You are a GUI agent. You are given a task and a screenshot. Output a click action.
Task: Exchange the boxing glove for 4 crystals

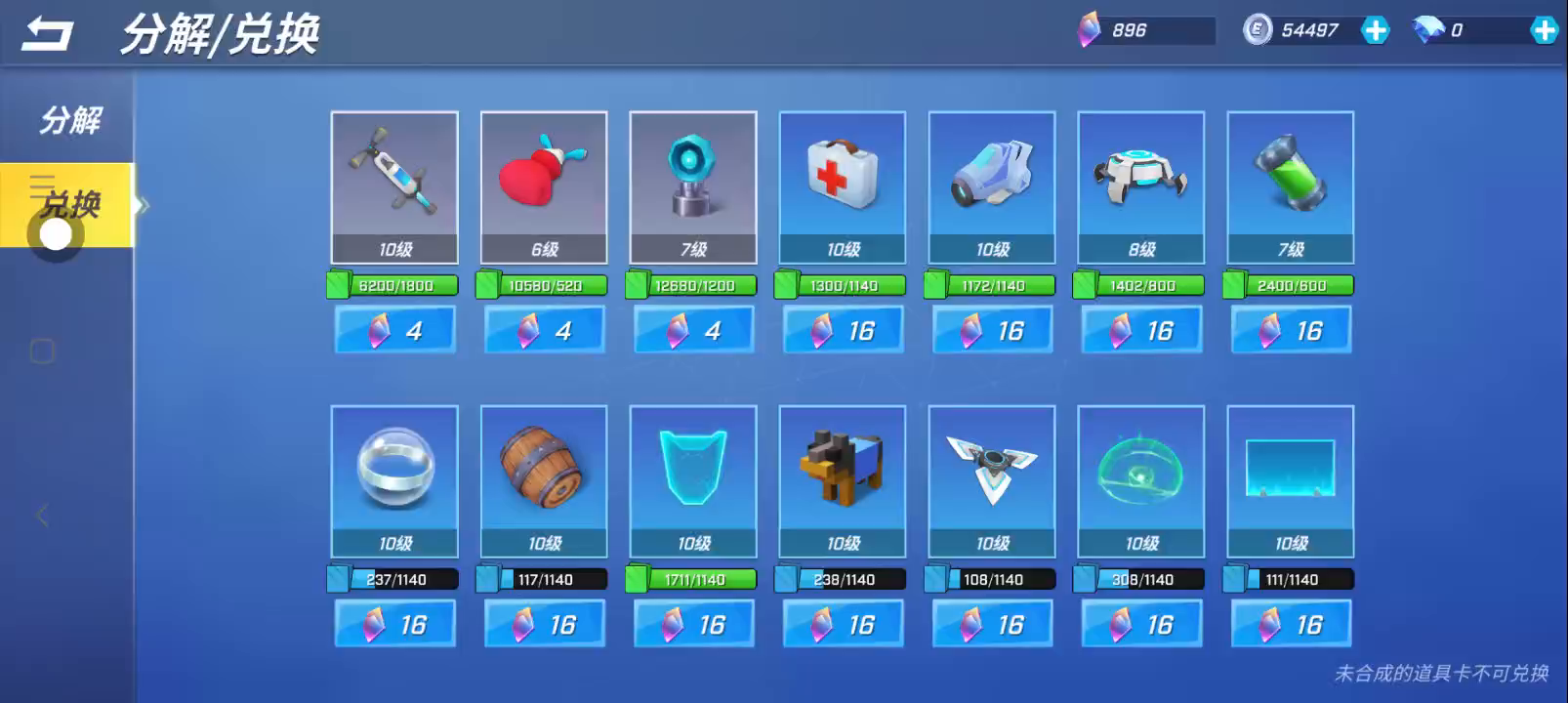click(544, 330)
